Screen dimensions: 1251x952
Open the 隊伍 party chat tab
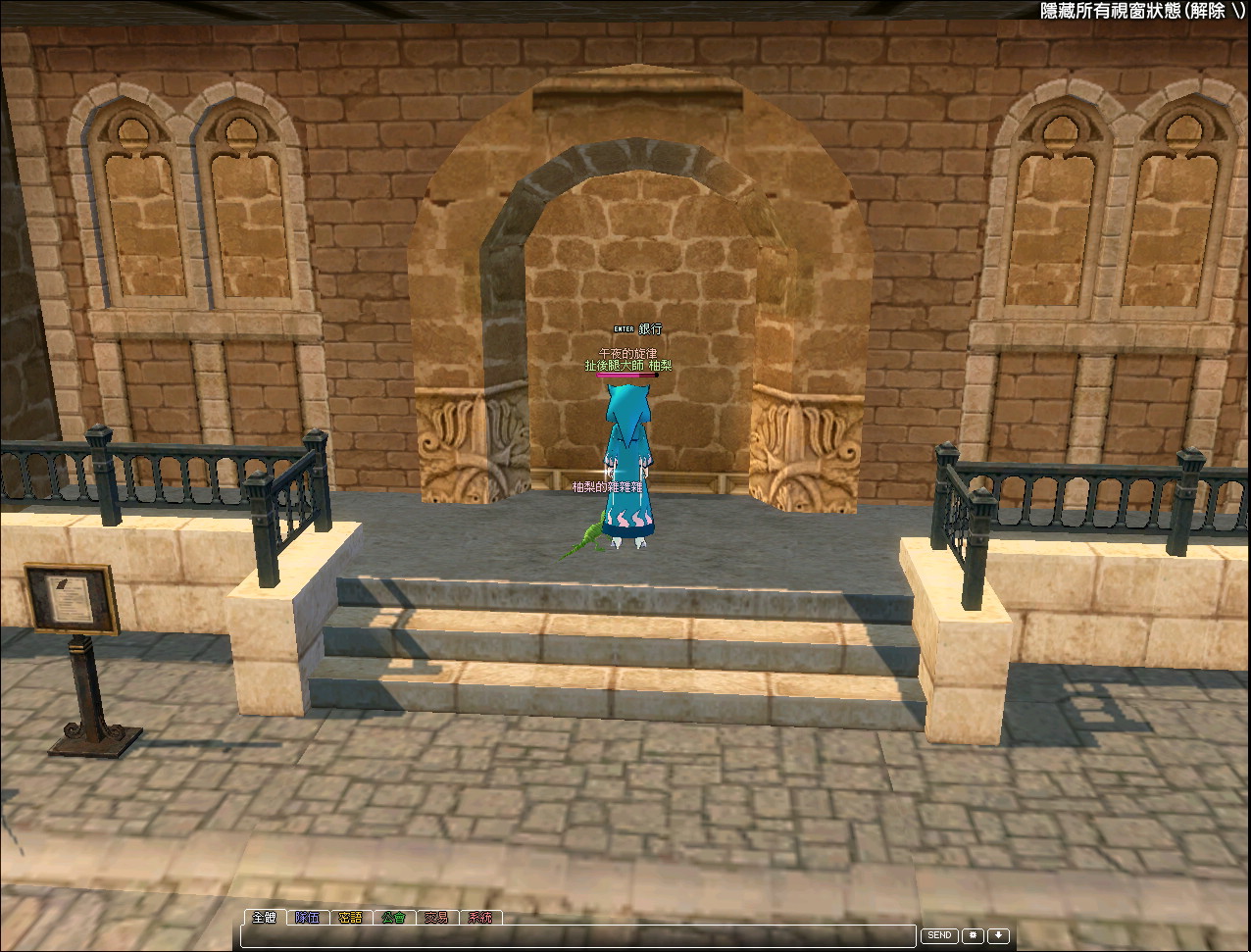(307, 918)
